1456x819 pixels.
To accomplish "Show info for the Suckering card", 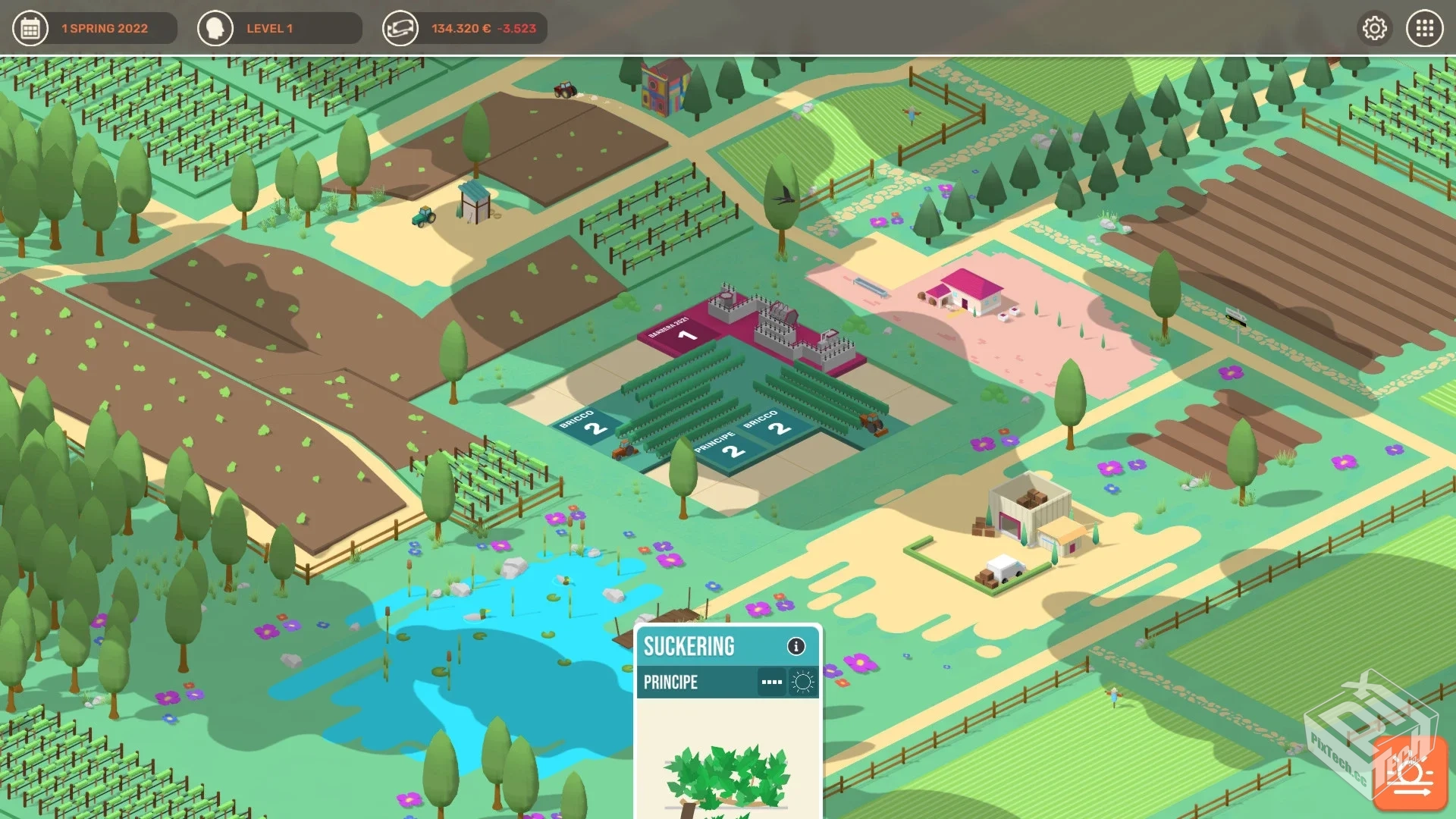I will tap(795, 646).
